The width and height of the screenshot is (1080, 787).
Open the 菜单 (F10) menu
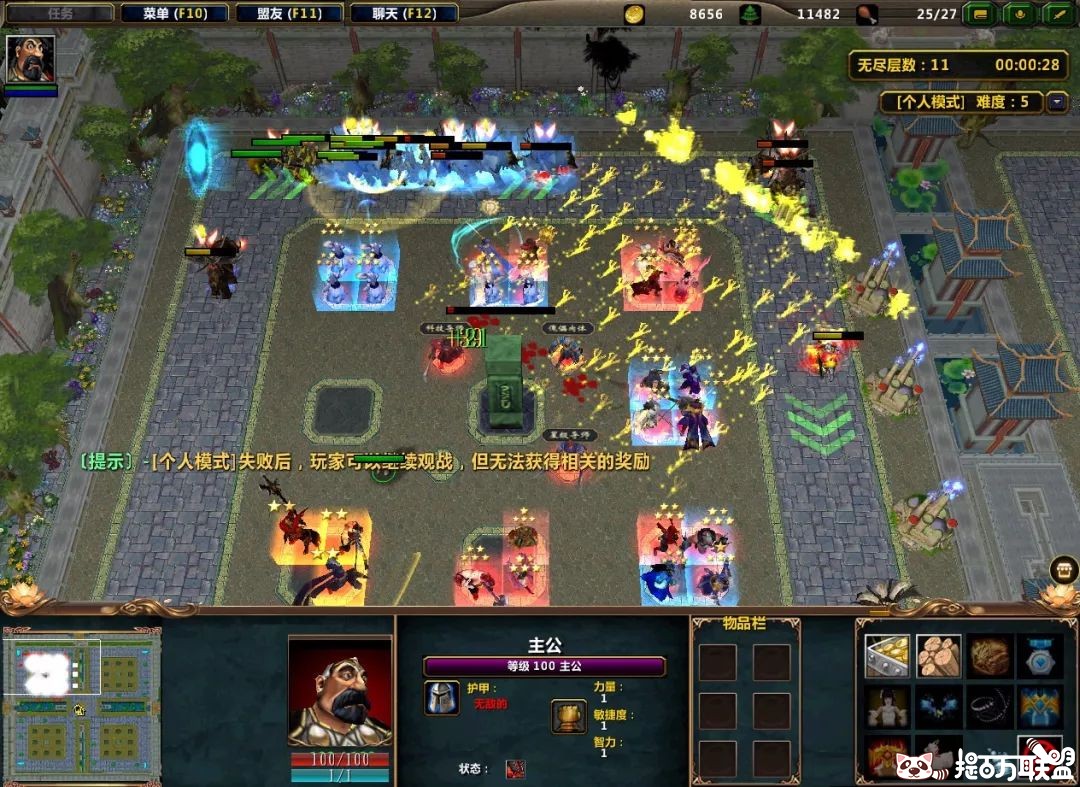coord(173,14)
